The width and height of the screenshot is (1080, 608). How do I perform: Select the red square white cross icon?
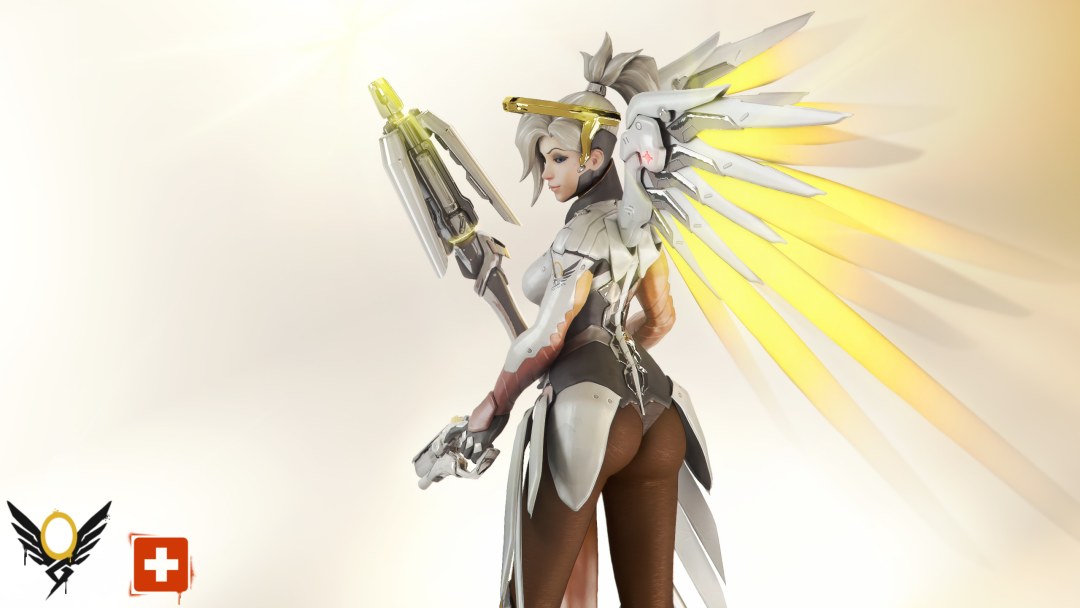(158, 564)
